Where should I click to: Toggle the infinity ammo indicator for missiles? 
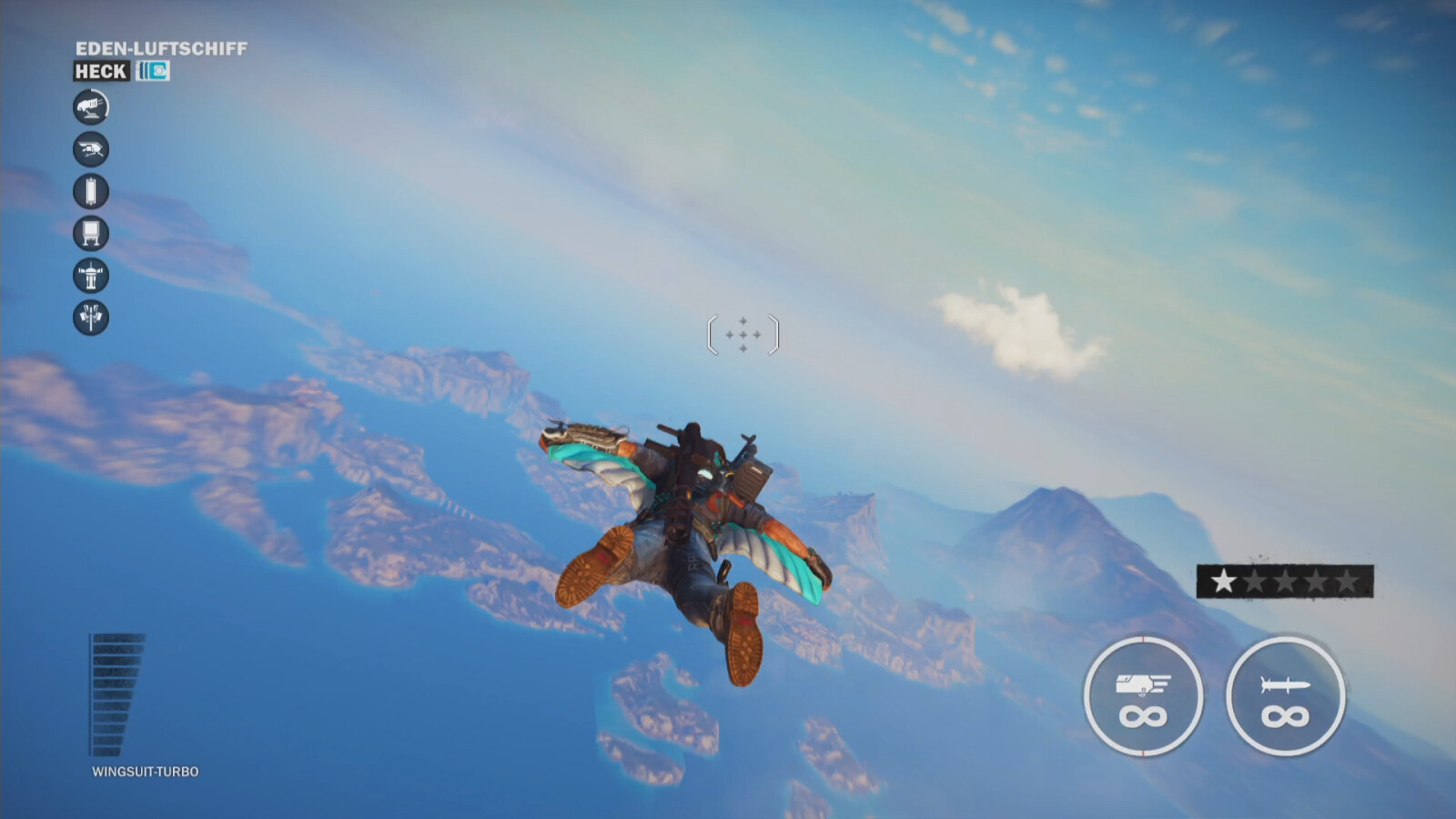point(1286,717)
